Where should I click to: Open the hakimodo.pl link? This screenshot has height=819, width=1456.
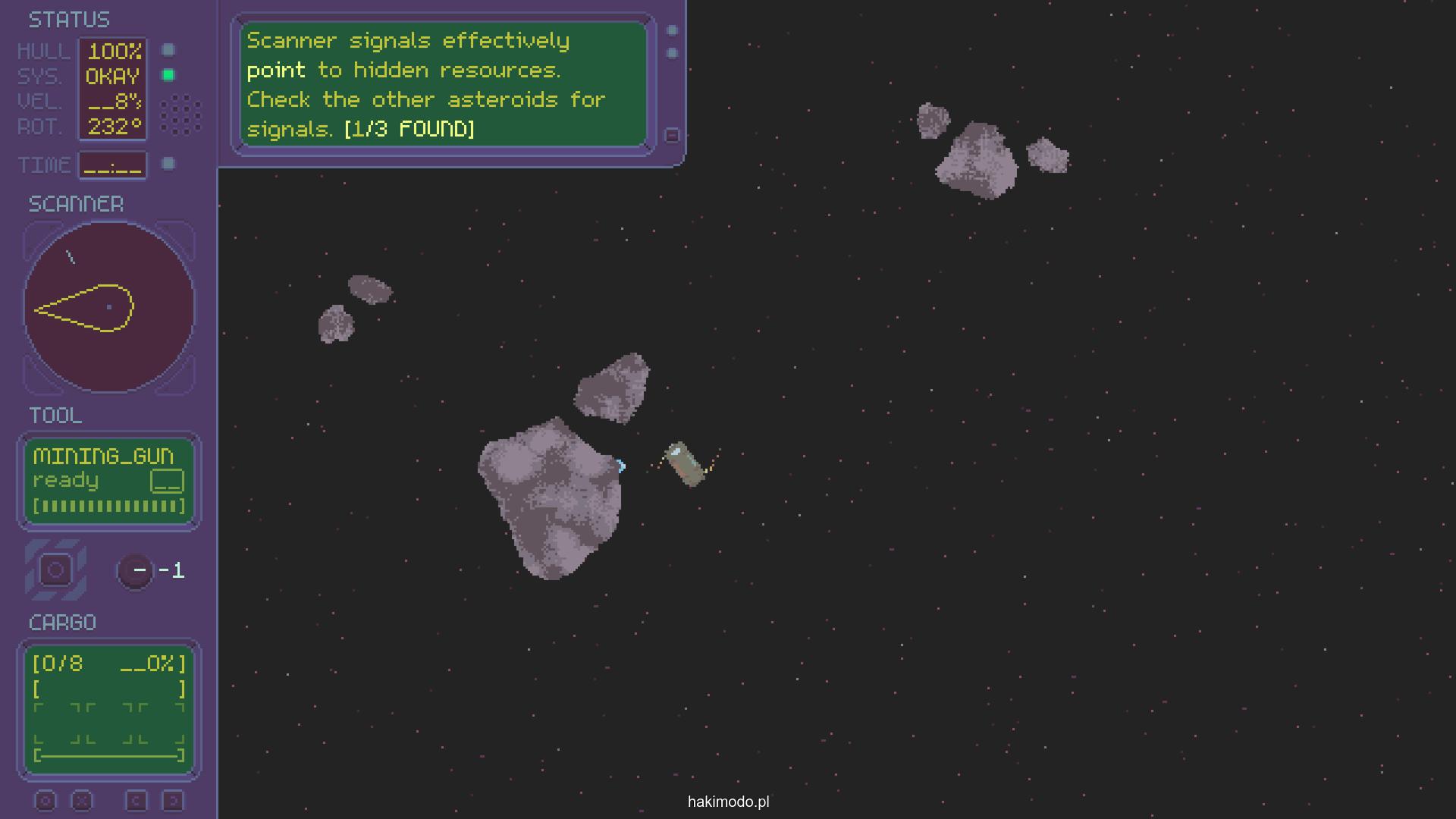(728, 802)
